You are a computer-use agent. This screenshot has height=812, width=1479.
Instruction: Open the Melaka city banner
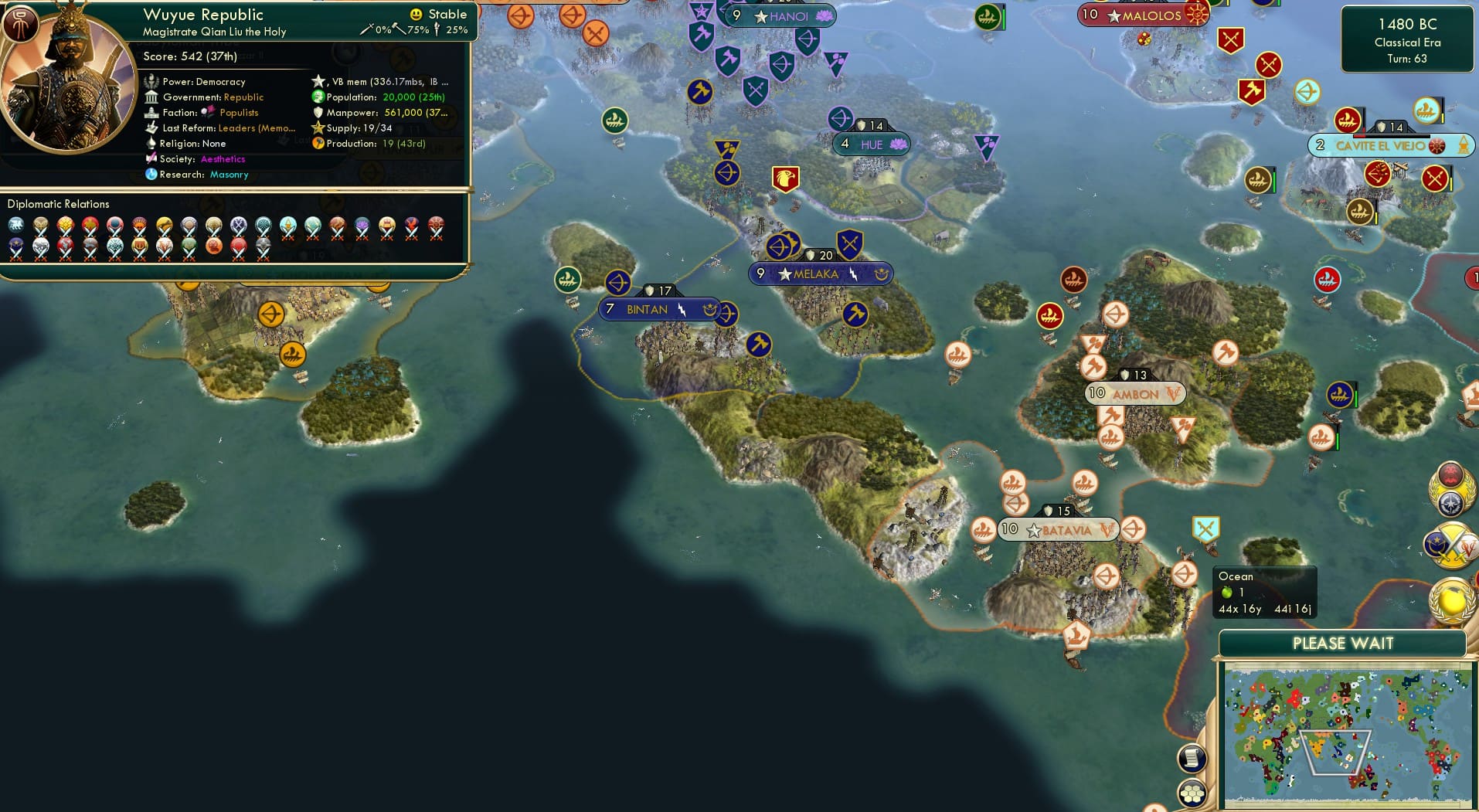tap(821, 273)
